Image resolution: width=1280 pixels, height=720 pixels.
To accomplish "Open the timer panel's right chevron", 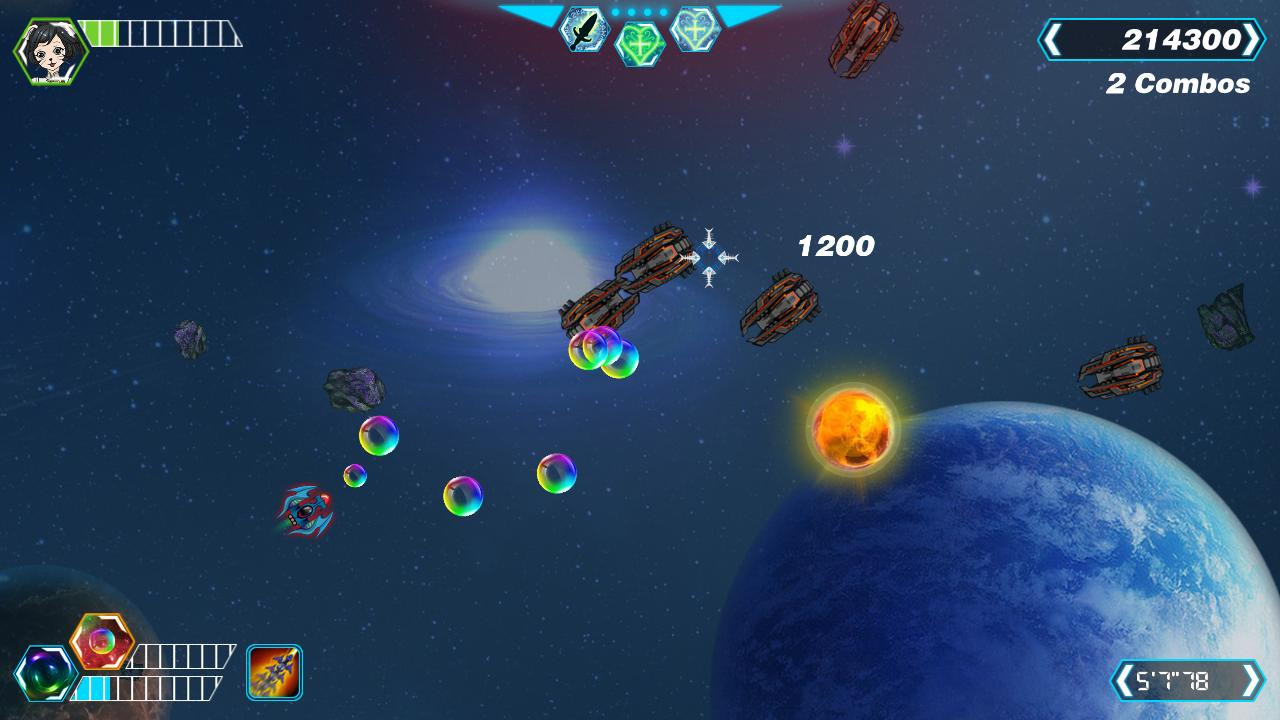I will pyautogui.click(x=1249, y=680).
